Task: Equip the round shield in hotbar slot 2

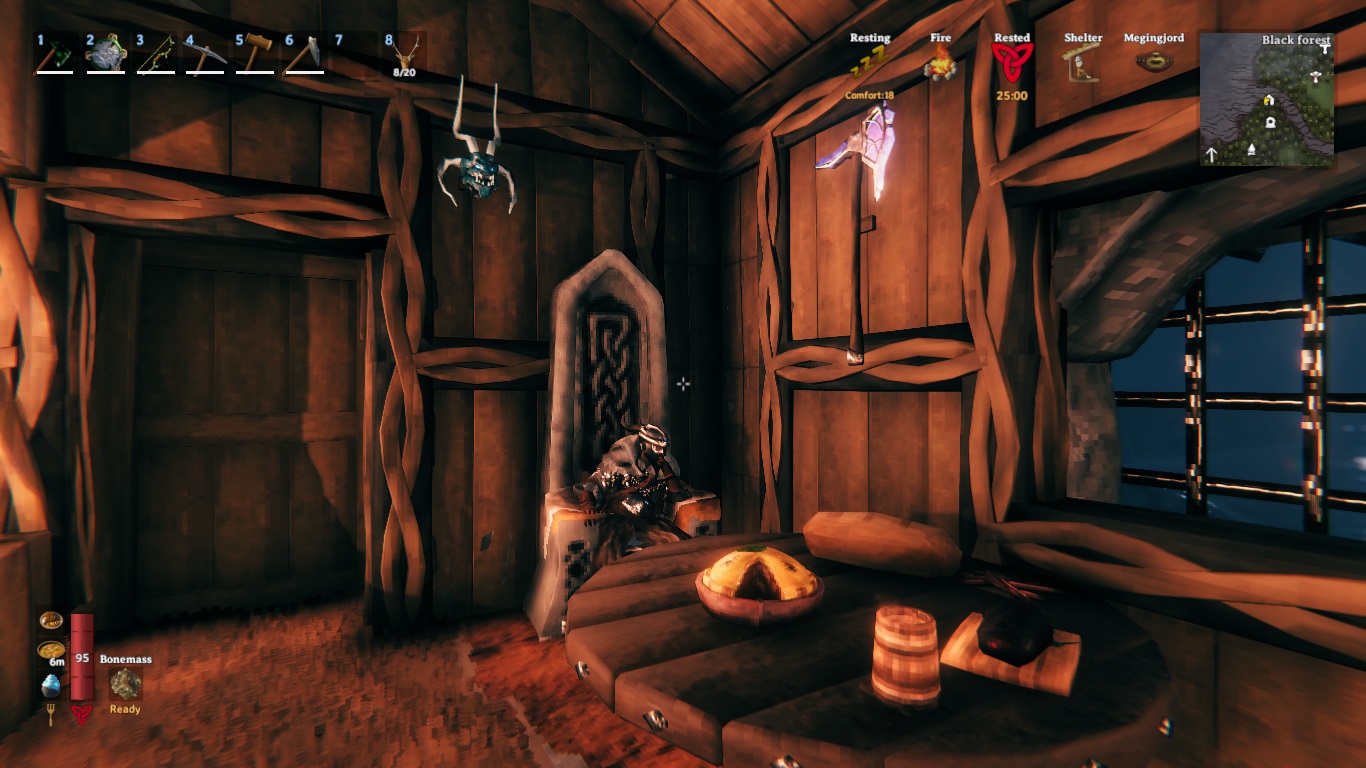Action: 104,54
